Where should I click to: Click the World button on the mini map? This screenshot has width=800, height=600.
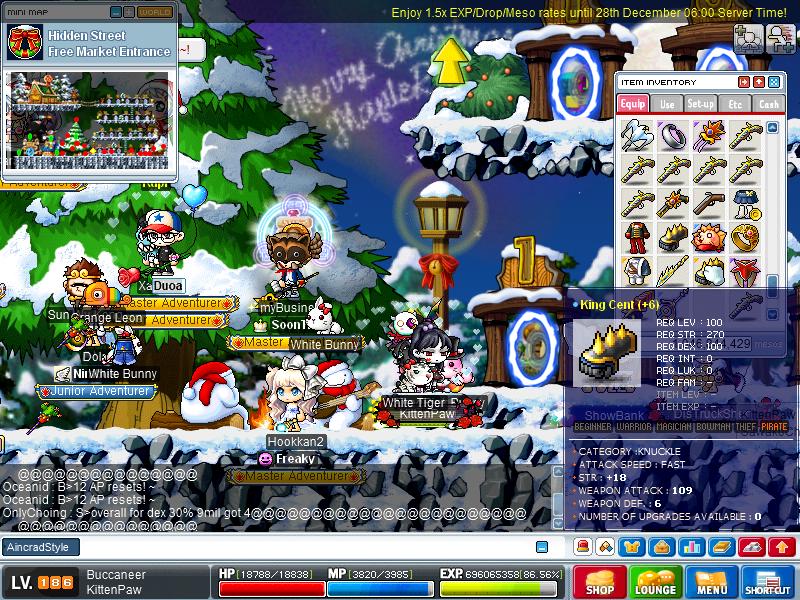(x=155, y=12)
